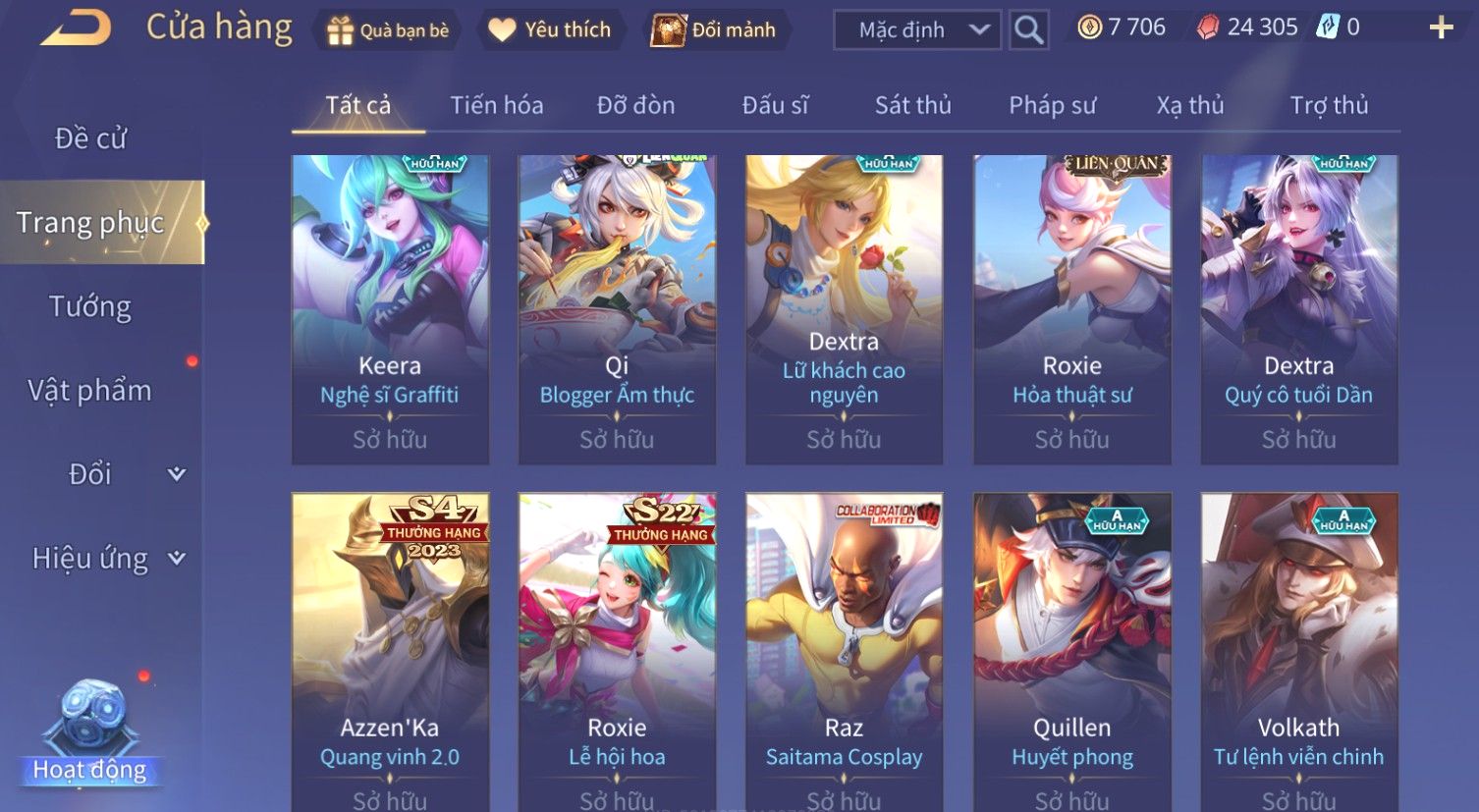Open the Trợ thủ tab
The image size is (1479, 812).
1329,105
